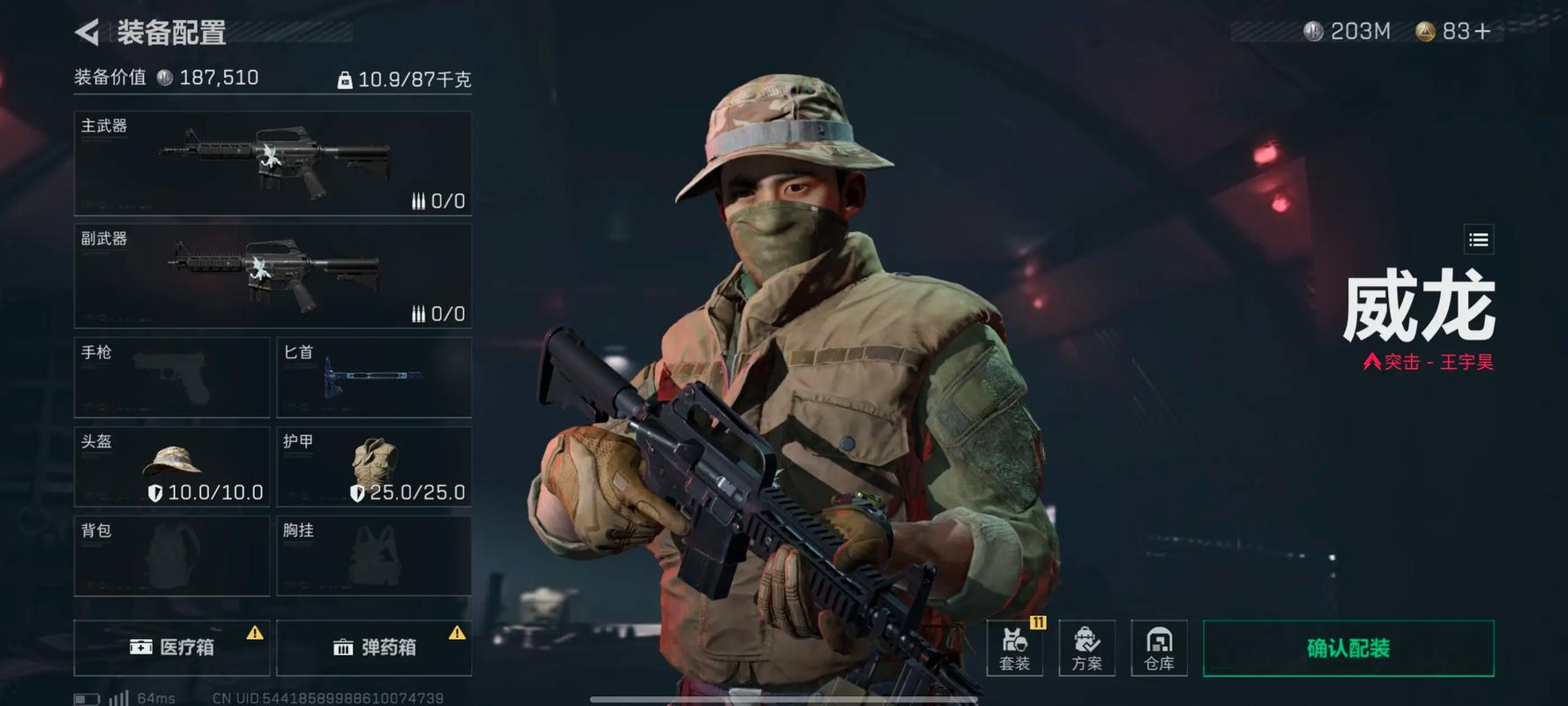
Task: Choose the 匕首 melee weapon slot
Action: 374,377
